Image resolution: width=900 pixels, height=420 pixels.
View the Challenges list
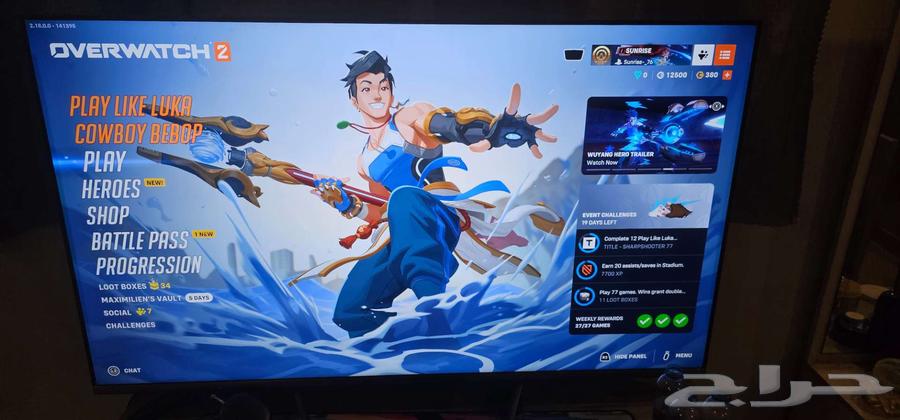(130, 325)
